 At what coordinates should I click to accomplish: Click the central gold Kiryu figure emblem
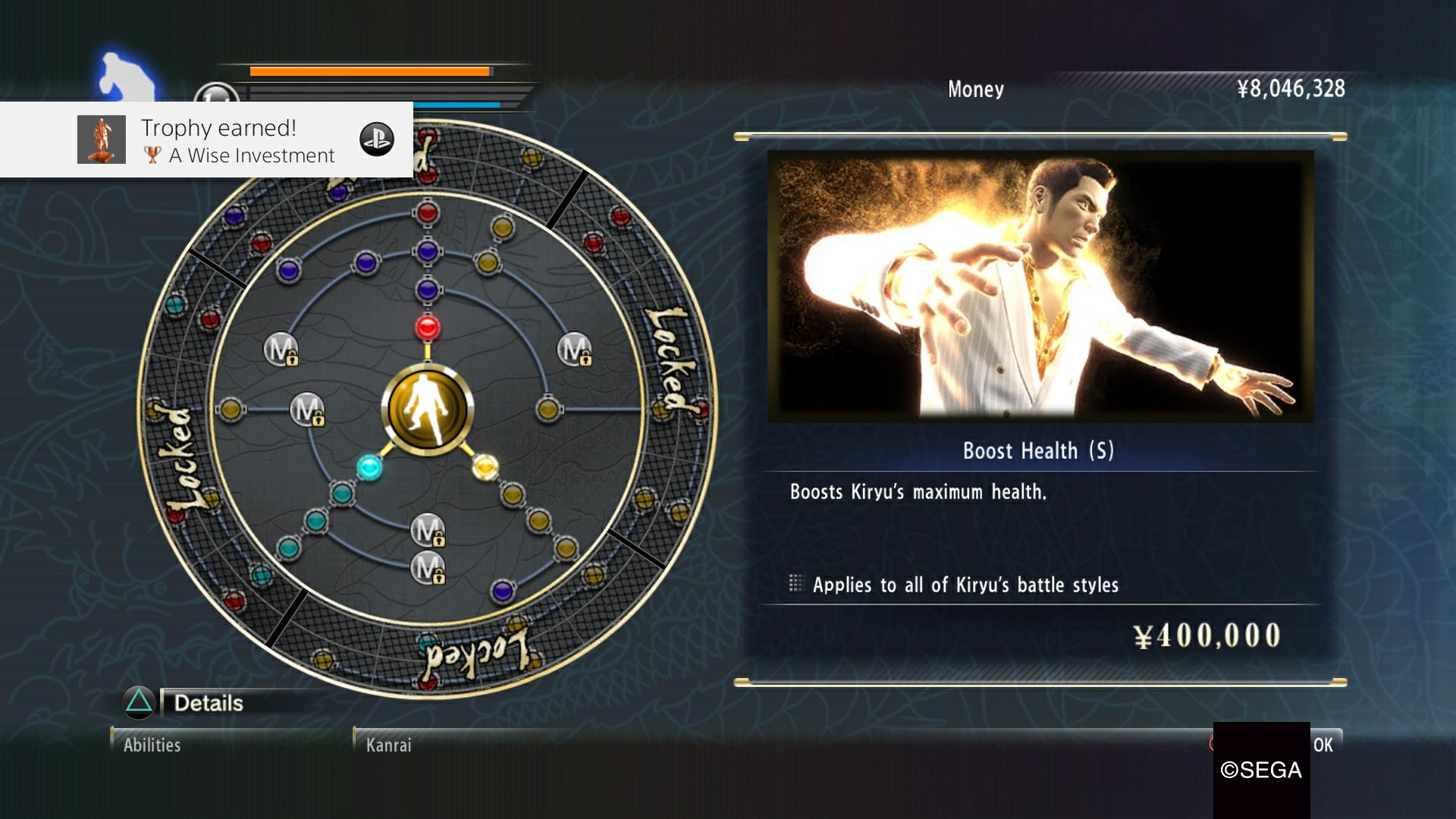click(428, 409)
